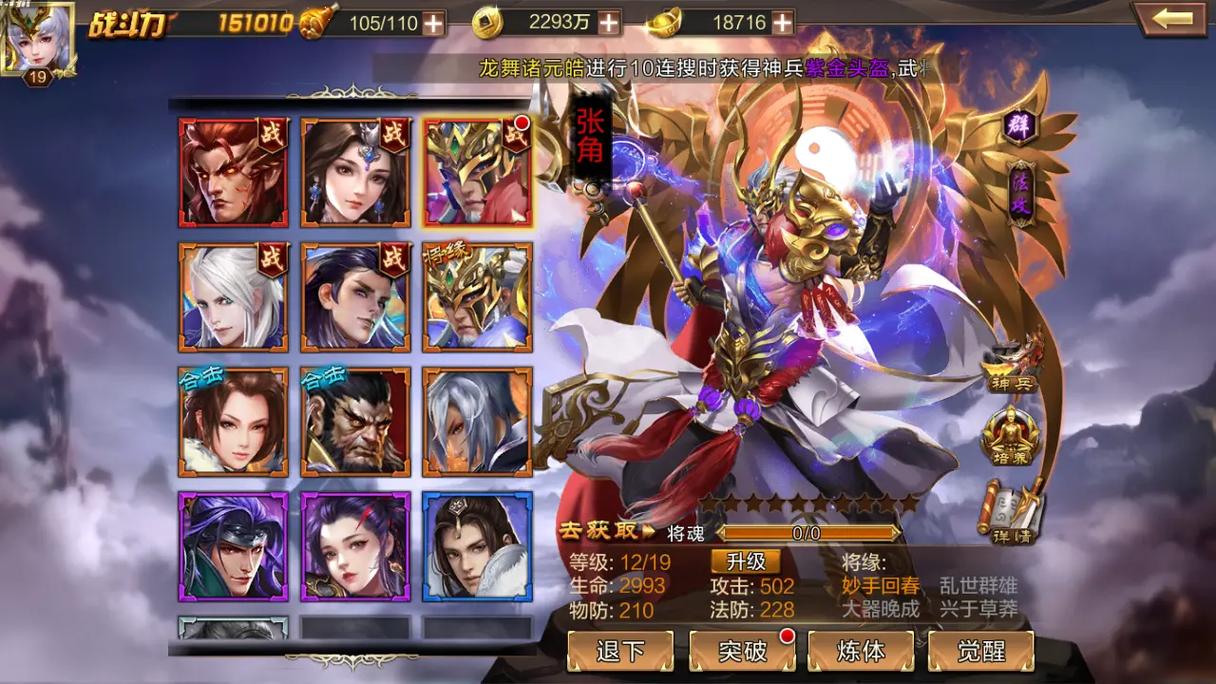The image size is (1216, 684).
Task: Open the 培养 cultivation icon
Action: coord(1010,436)
